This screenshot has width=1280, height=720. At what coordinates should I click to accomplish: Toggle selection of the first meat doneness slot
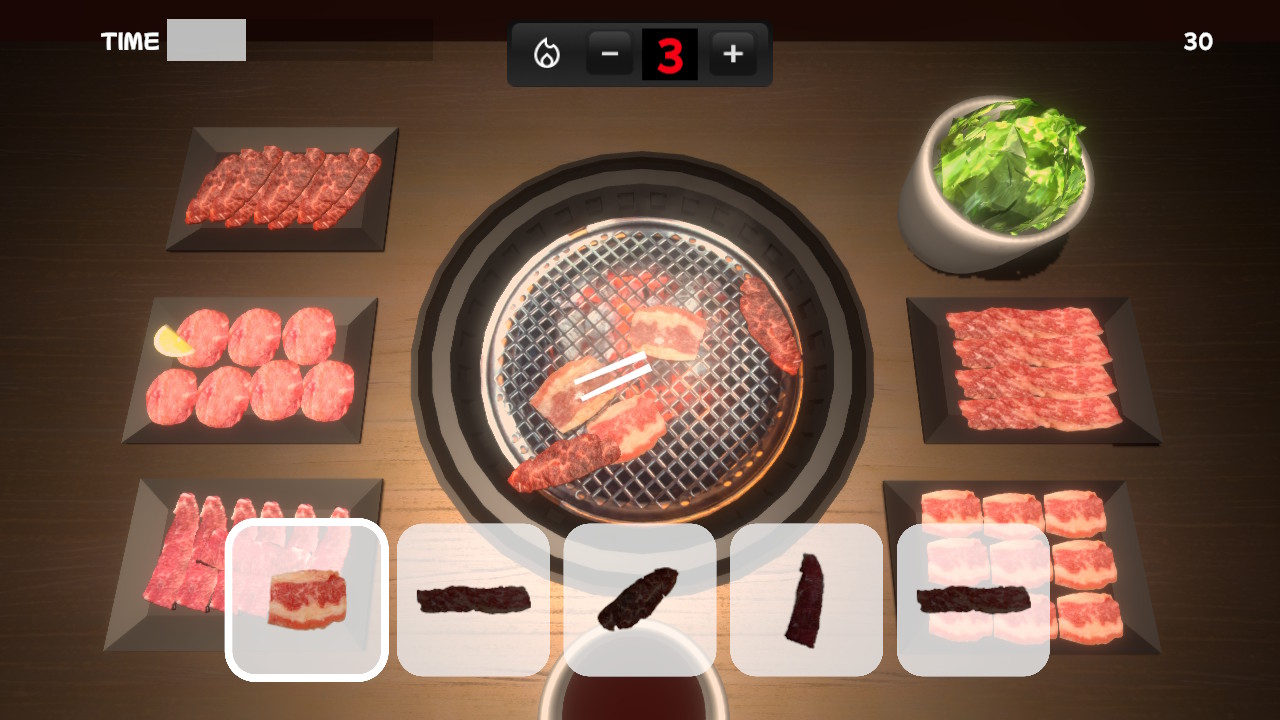(x=306, y=598)
